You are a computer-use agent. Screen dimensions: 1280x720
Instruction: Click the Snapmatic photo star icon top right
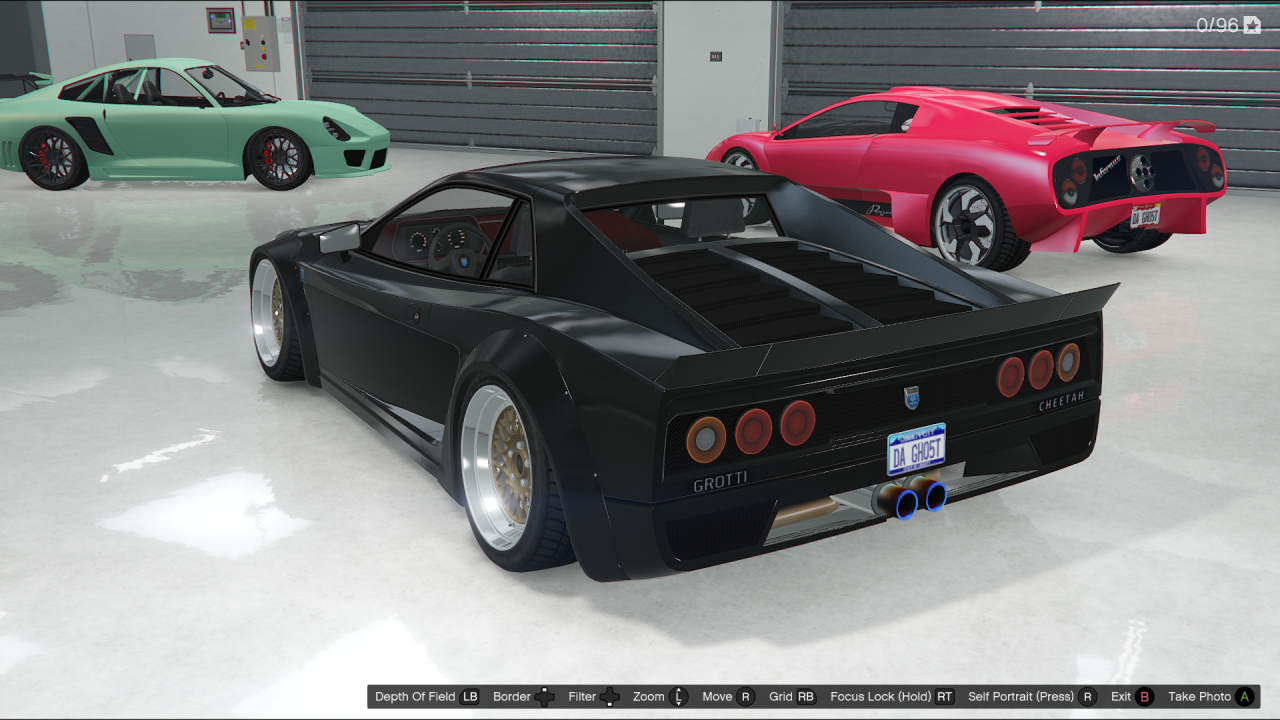click(x=1252, y=24)
